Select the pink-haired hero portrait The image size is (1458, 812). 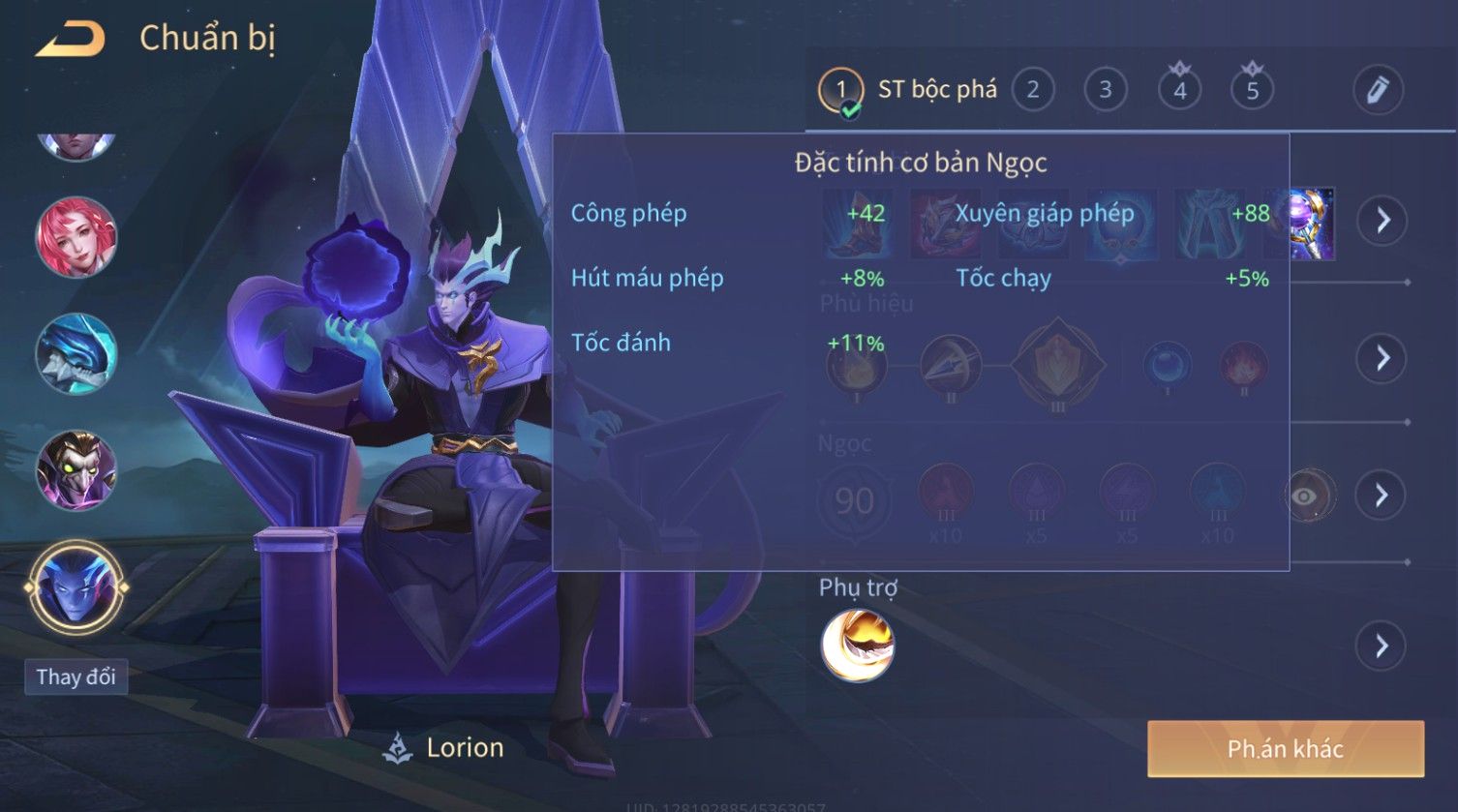click(76, 237)
